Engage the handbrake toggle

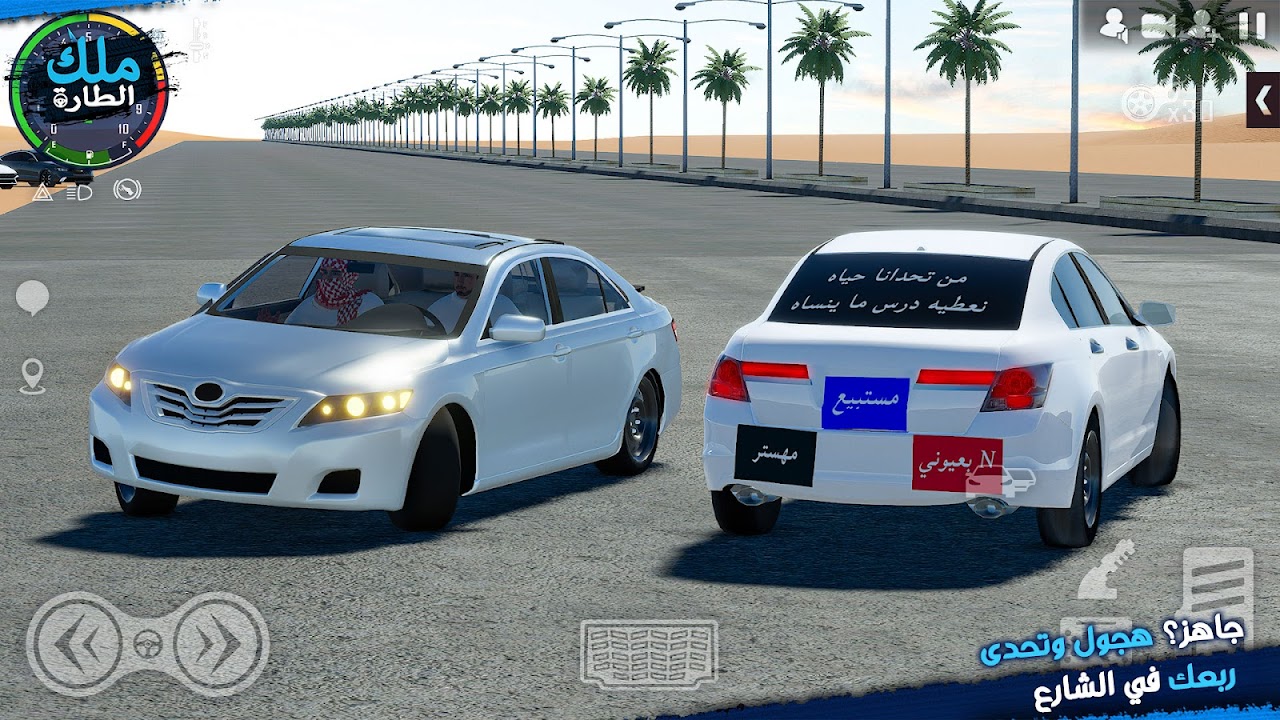click(127, 191)
